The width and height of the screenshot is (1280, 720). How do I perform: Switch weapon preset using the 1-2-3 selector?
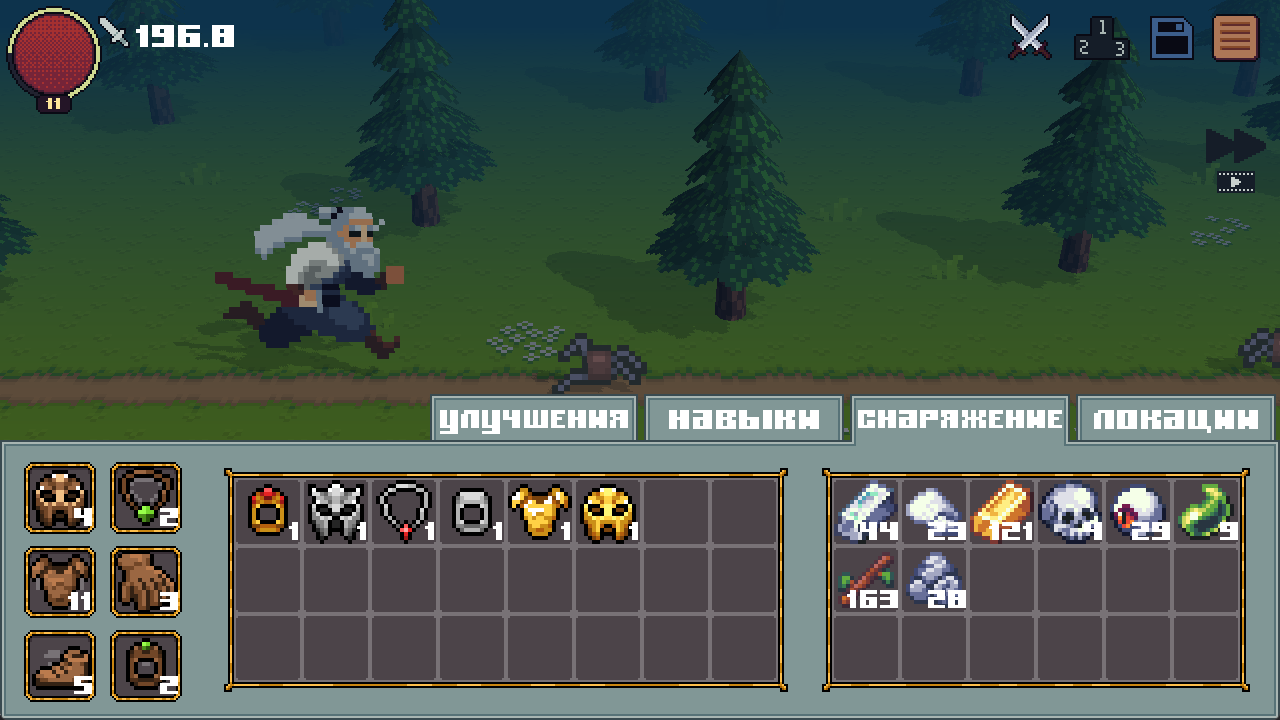1101,38
